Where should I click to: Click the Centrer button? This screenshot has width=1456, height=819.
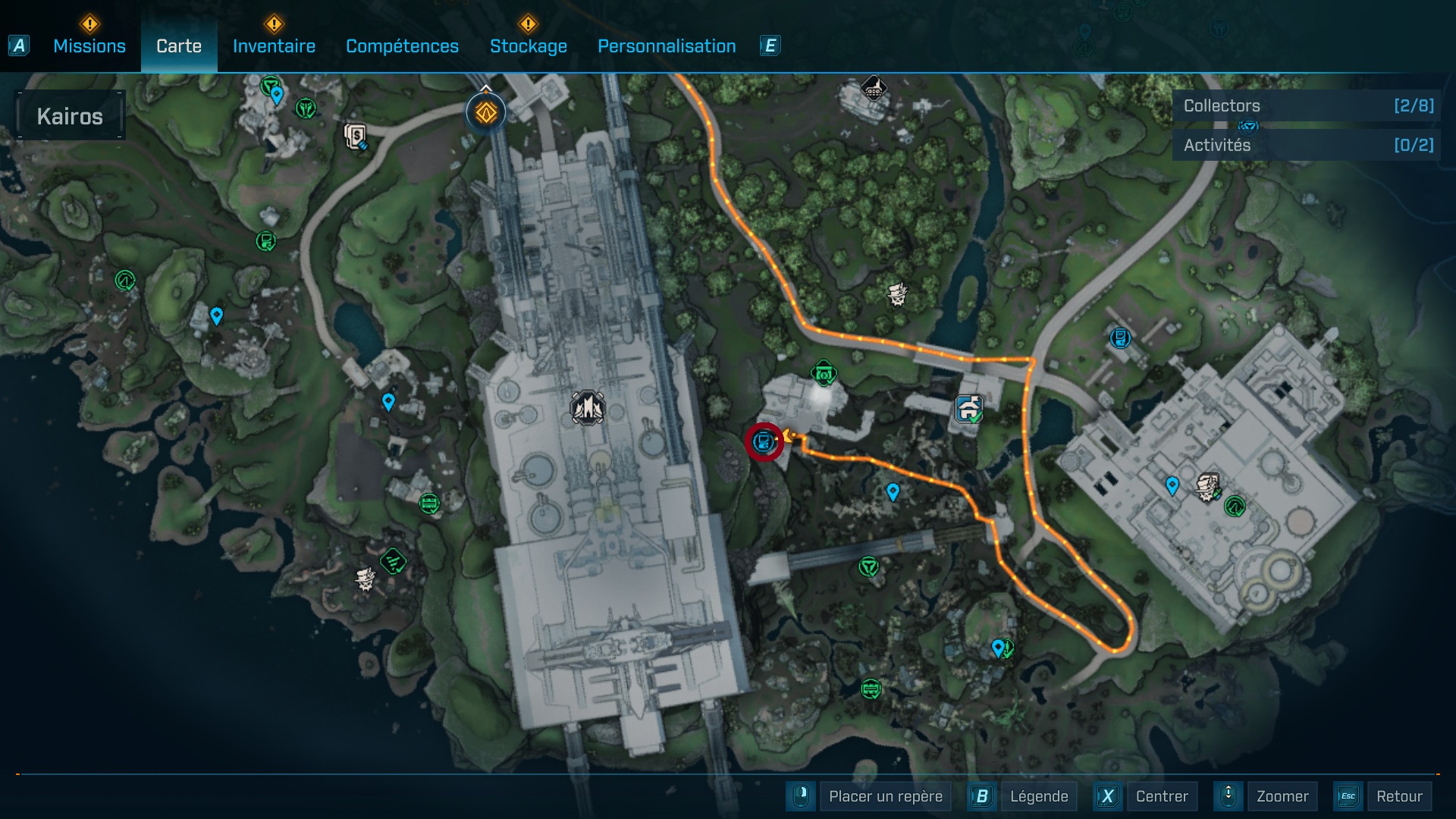[x=1161, y=796]
